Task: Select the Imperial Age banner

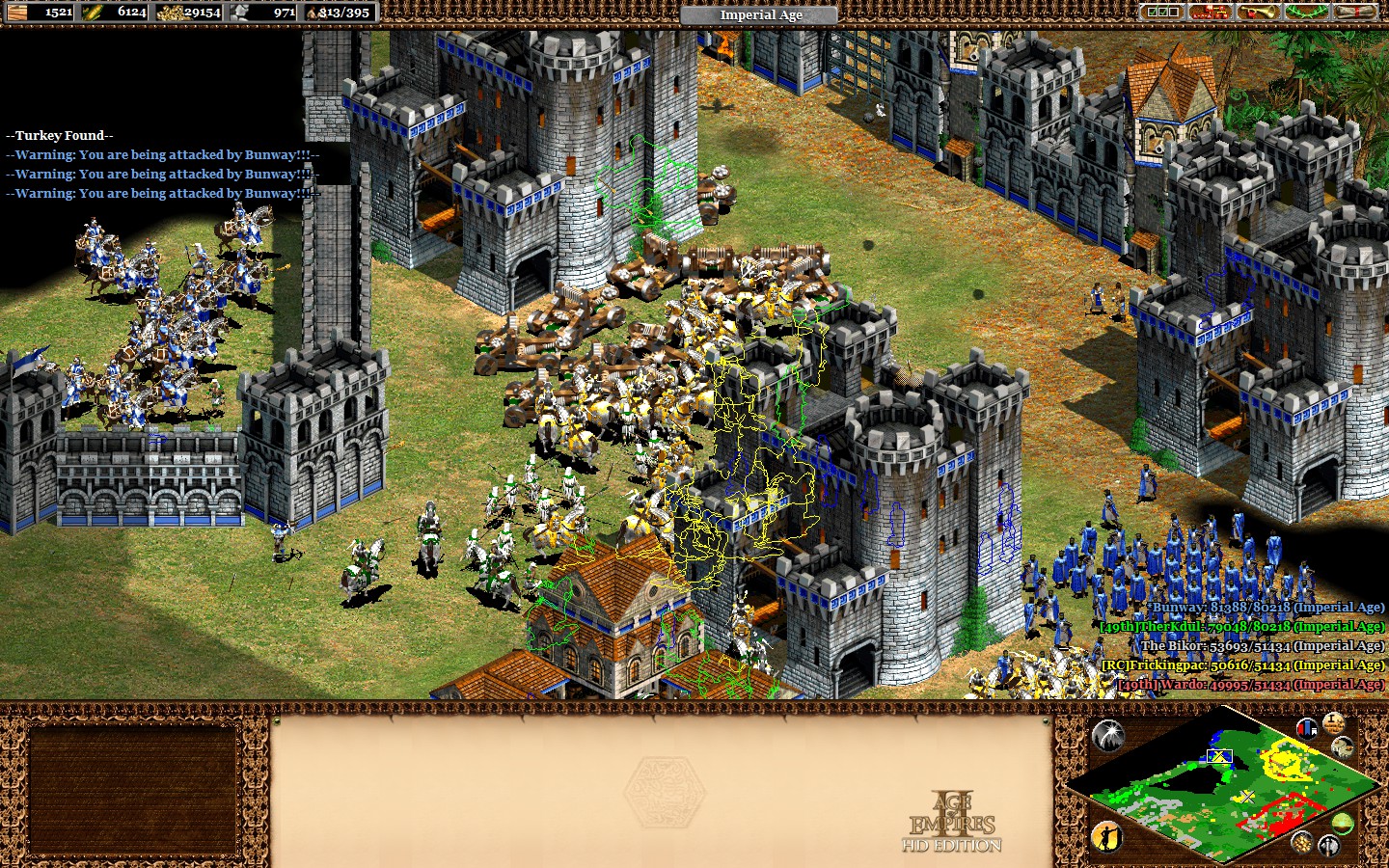Action: pyautogui.click(x=758, y=14)
